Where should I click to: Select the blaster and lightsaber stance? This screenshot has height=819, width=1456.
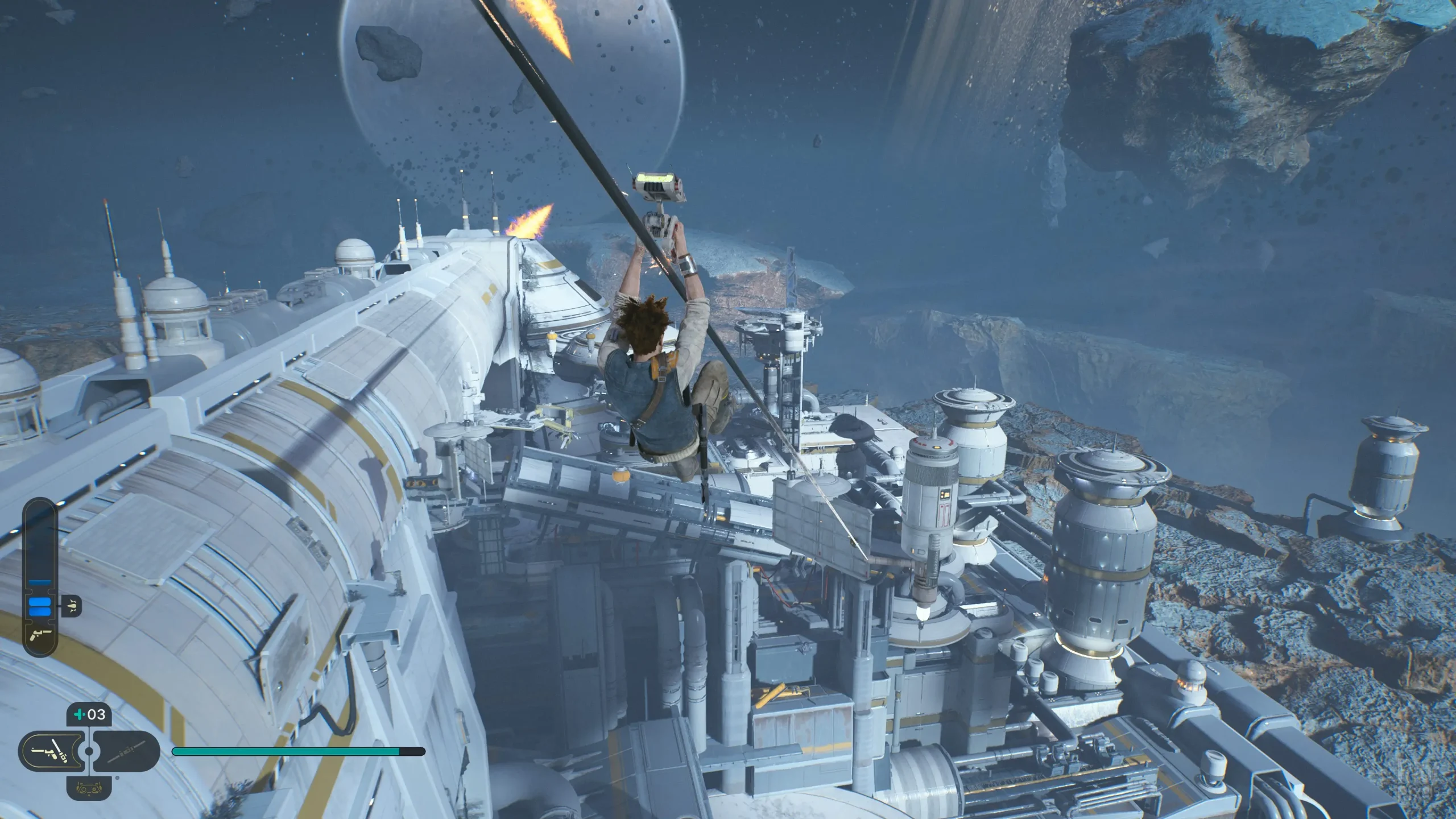tap(51, 751)
